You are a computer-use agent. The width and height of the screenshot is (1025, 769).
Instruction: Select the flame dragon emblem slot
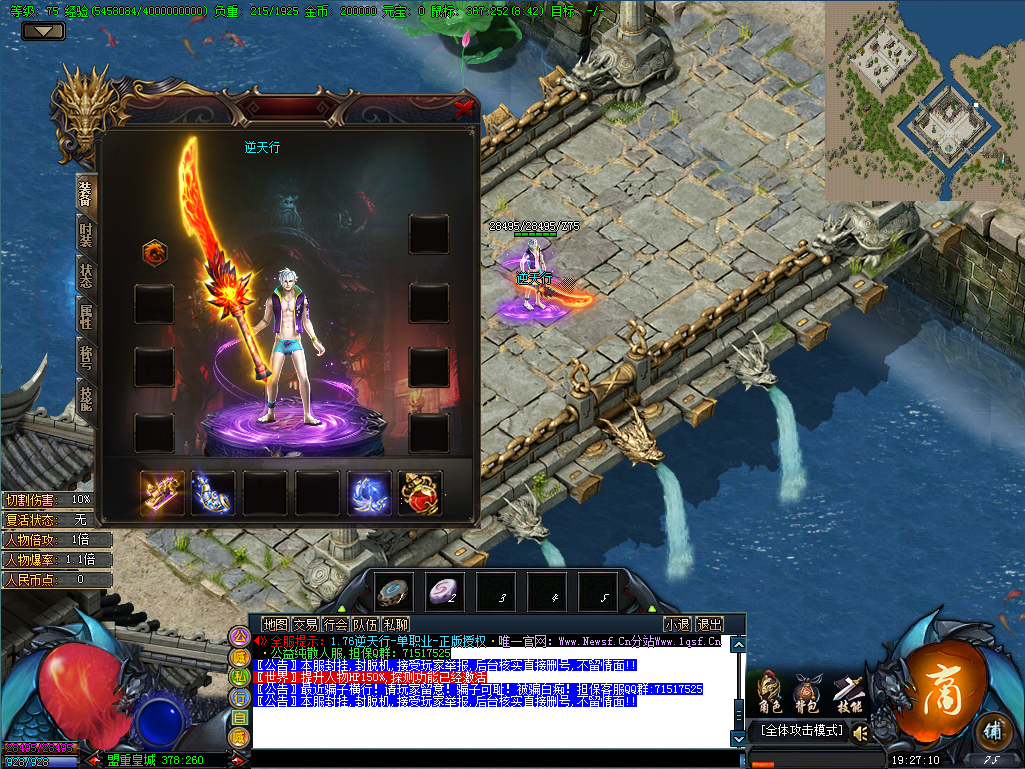(154, 252)
